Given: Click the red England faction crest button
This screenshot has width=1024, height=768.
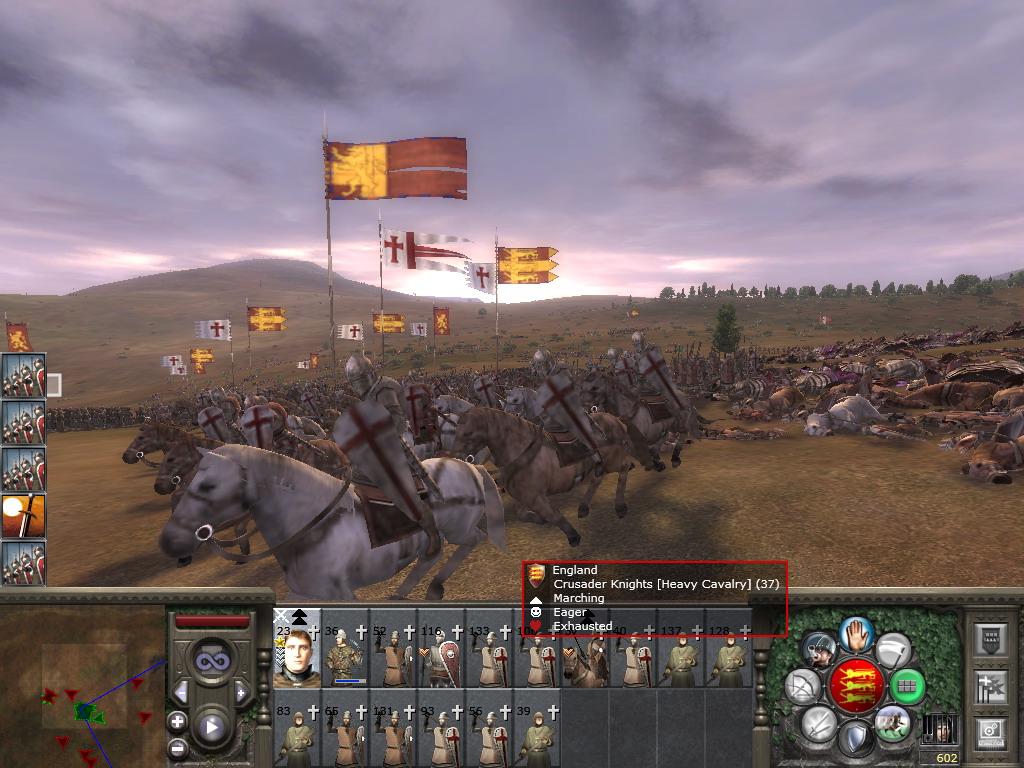Looking at the screenshot, I should click(x=855, y=686).
